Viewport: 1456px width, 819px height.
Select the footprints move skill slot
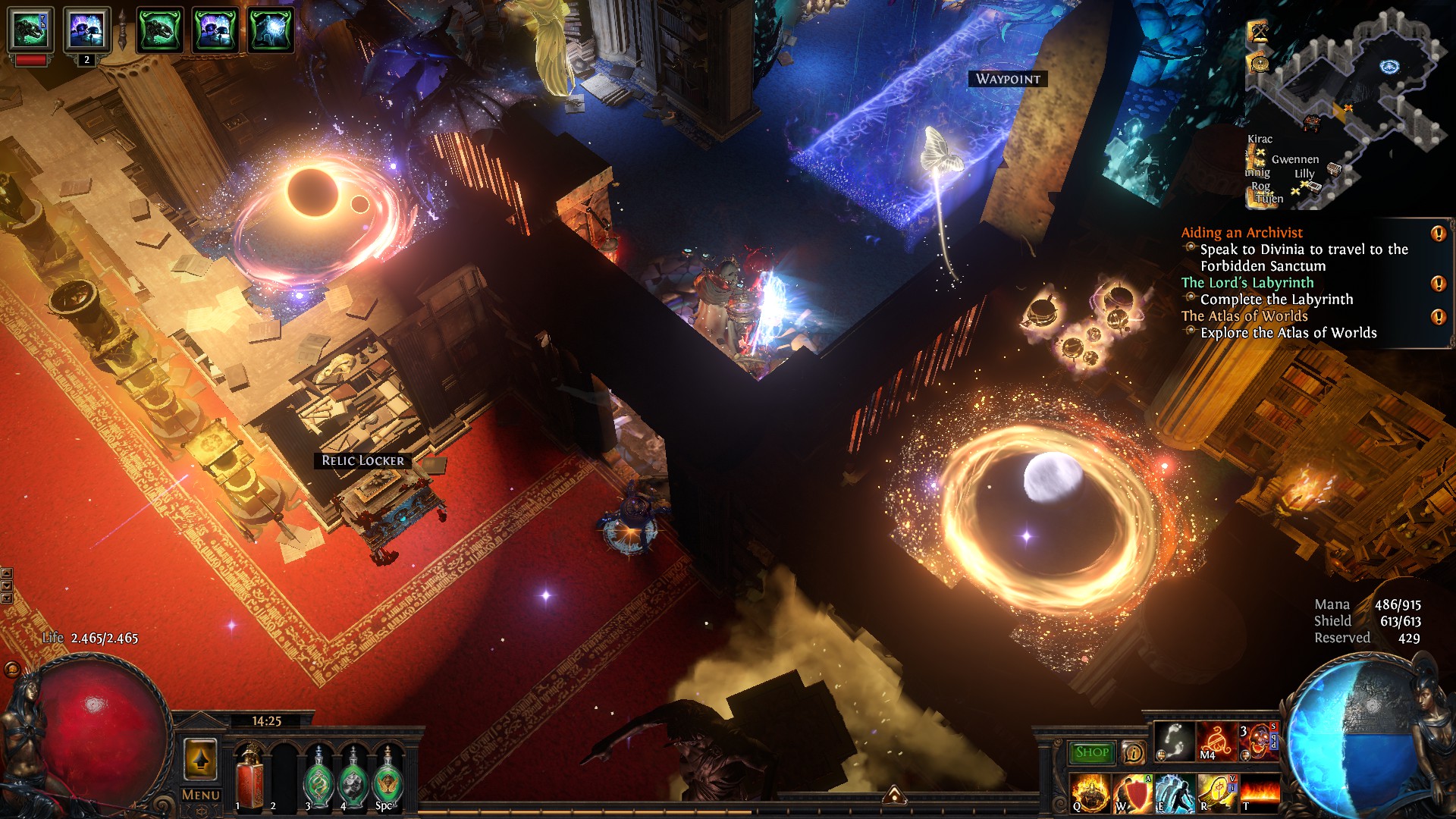click(1174, 741)
